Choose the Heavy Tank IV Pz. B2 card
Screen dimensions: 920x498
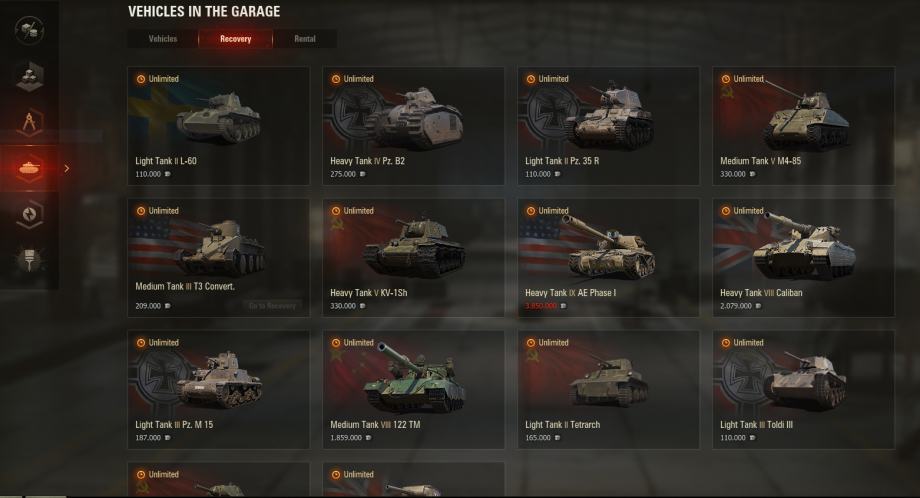413,125
